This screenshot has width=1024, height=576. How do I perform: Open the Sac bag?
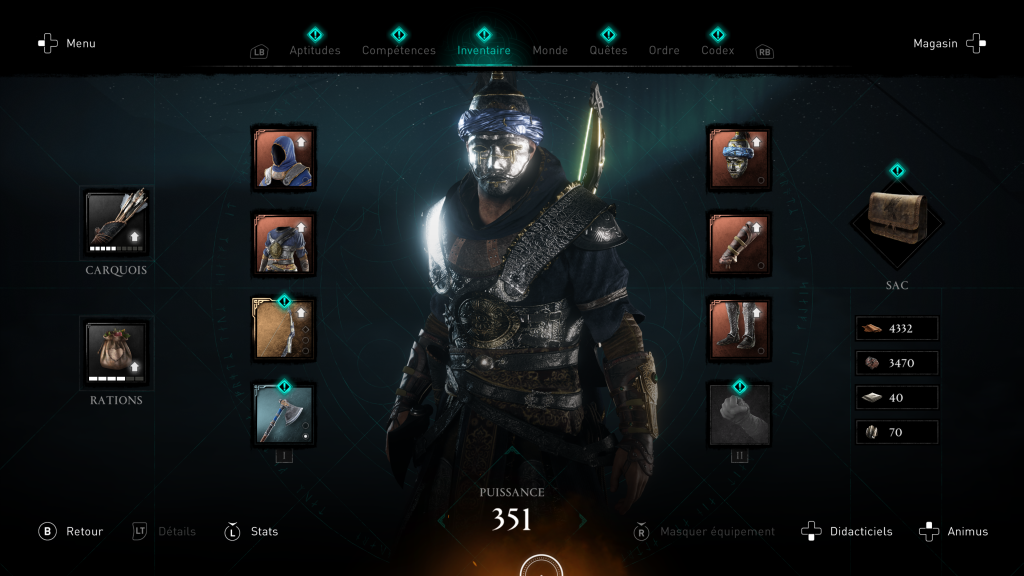(x=896, y=224)
